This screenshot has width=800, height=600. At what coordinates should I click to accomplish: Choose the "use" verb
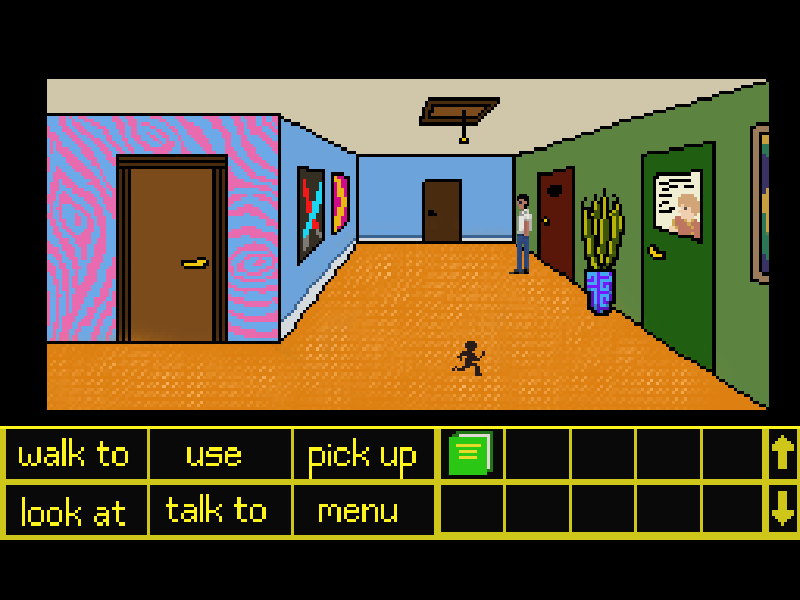pyautogui.click(x=214, y=455)
